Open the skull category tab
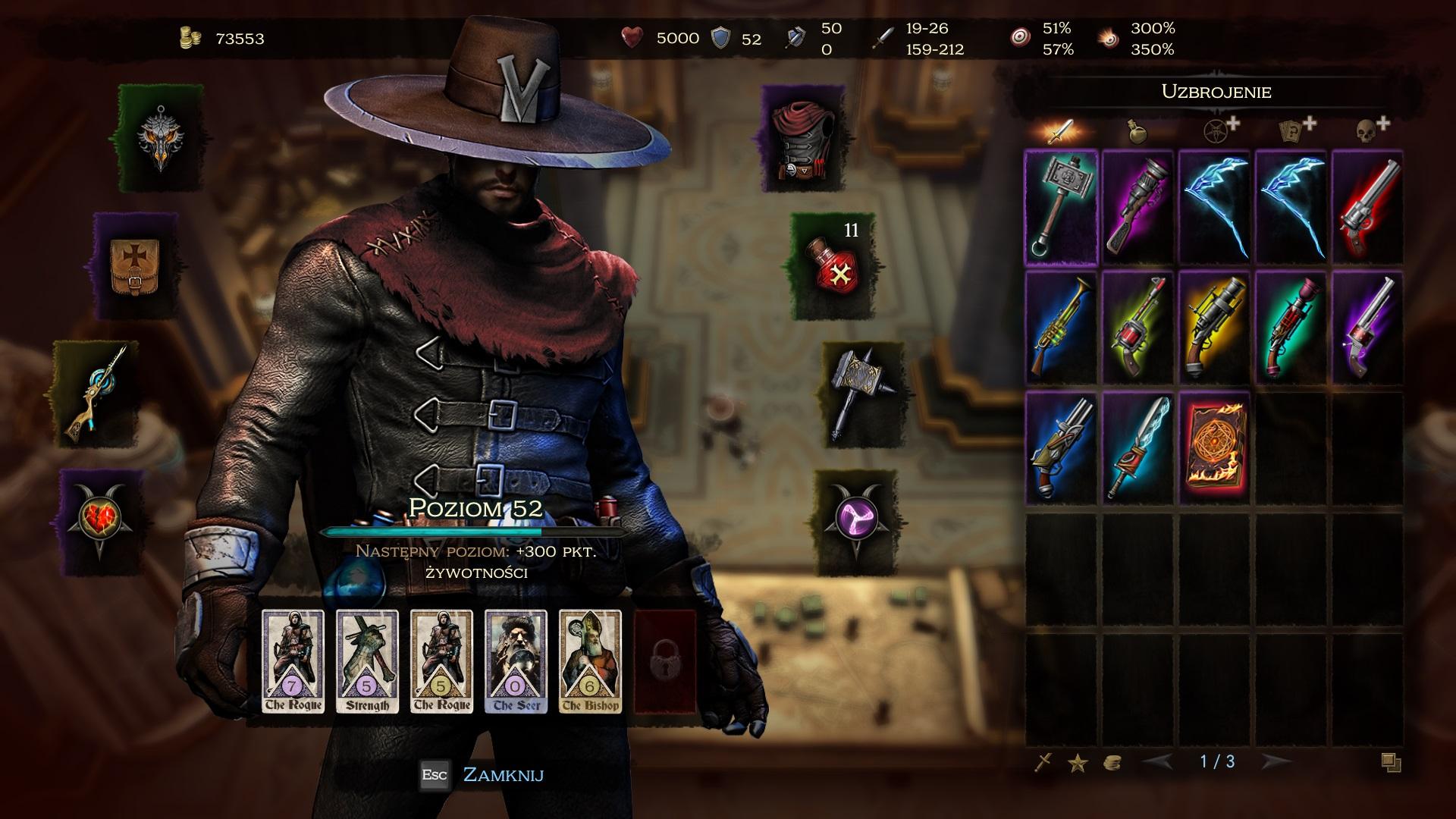The height and width of the screenshot is (819, 1456). [1367, 130]
